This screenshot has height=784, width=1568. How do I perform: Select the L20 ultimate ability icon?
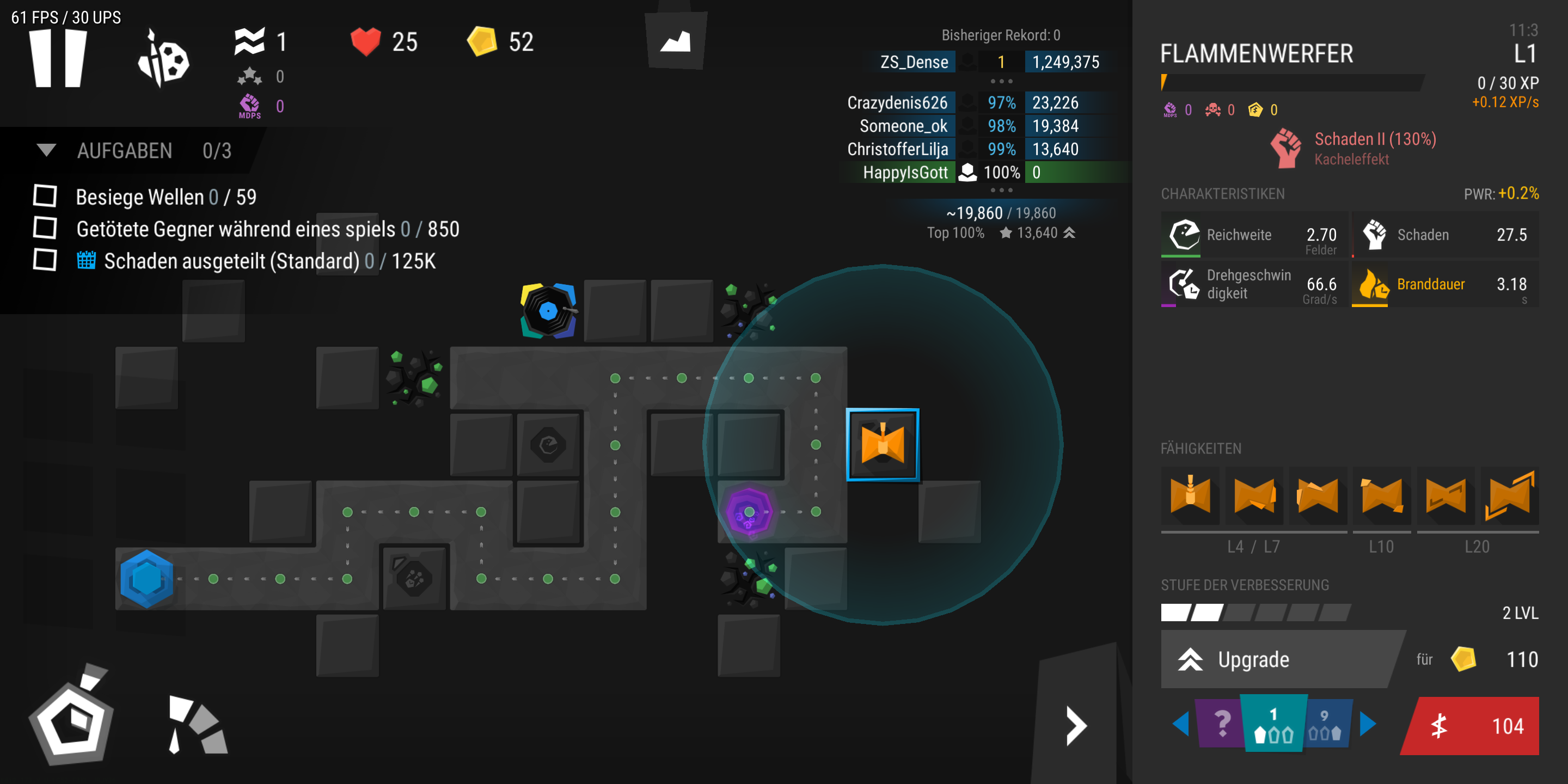click(1510, 495)
